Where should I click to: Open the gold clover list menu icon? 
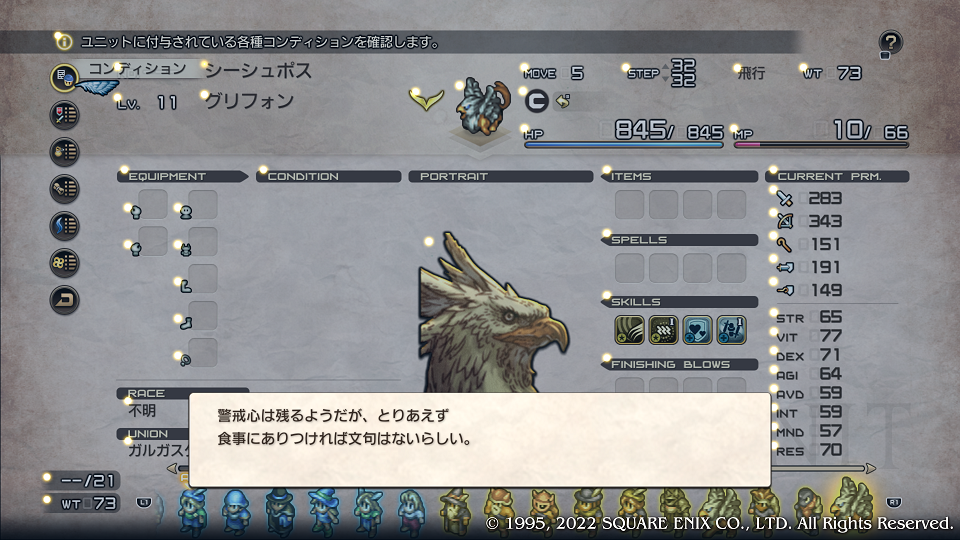pyautogui.click(x=65, y=262)
